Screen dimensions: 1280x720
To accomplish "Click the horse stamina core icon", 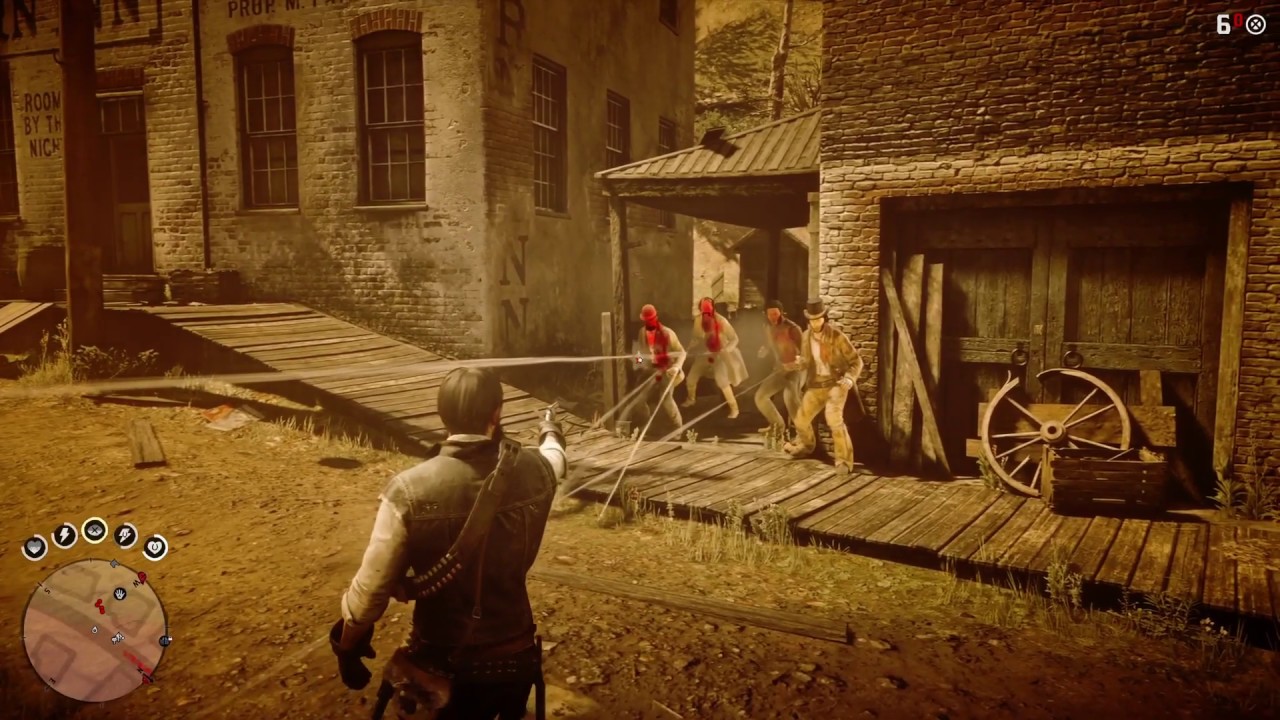I will (x=124, y=535).
